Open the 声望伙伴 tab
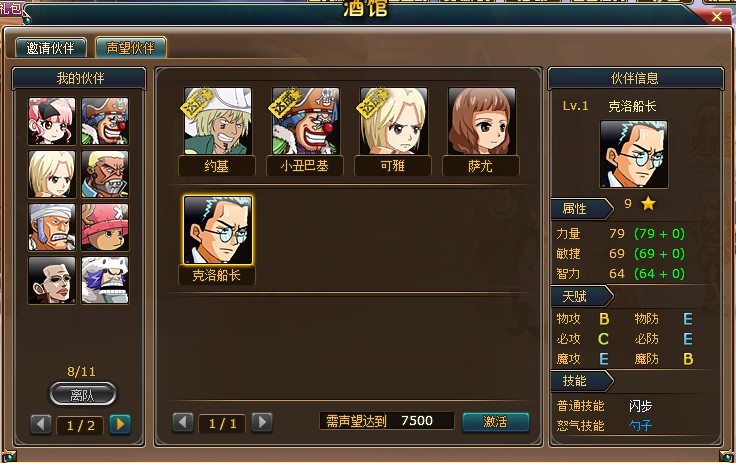The image size is (736, 463). 130,47
